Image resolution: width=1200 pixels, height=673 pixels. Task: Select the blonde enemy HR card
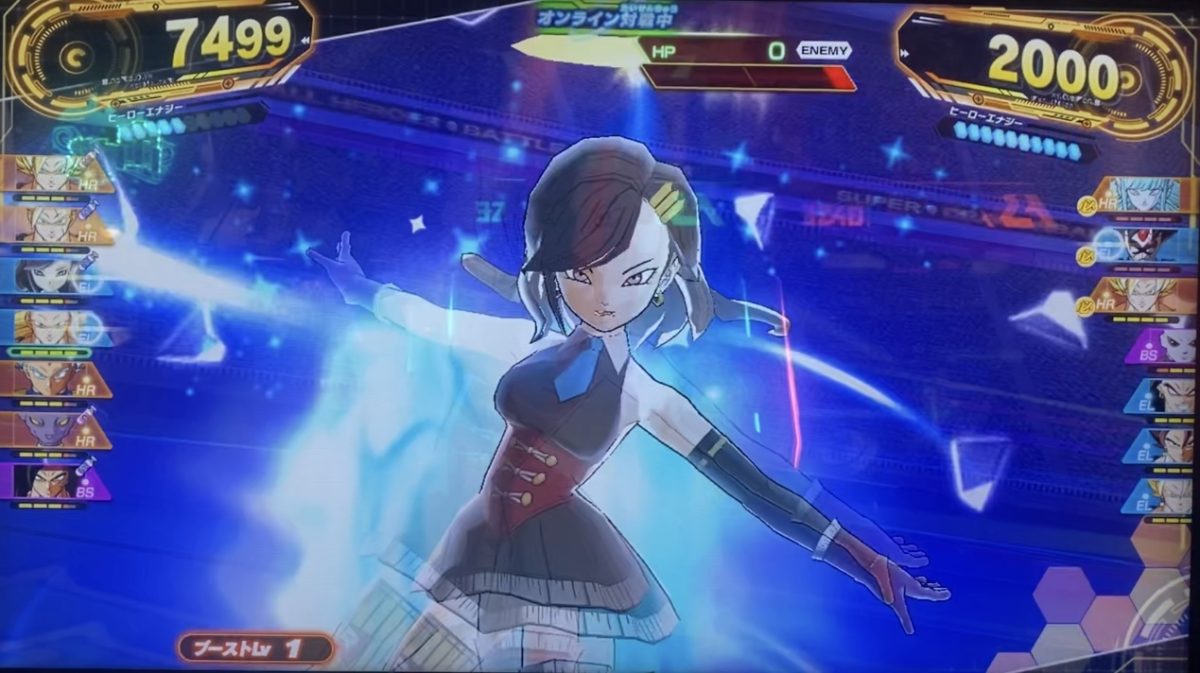coord(1150,297)
